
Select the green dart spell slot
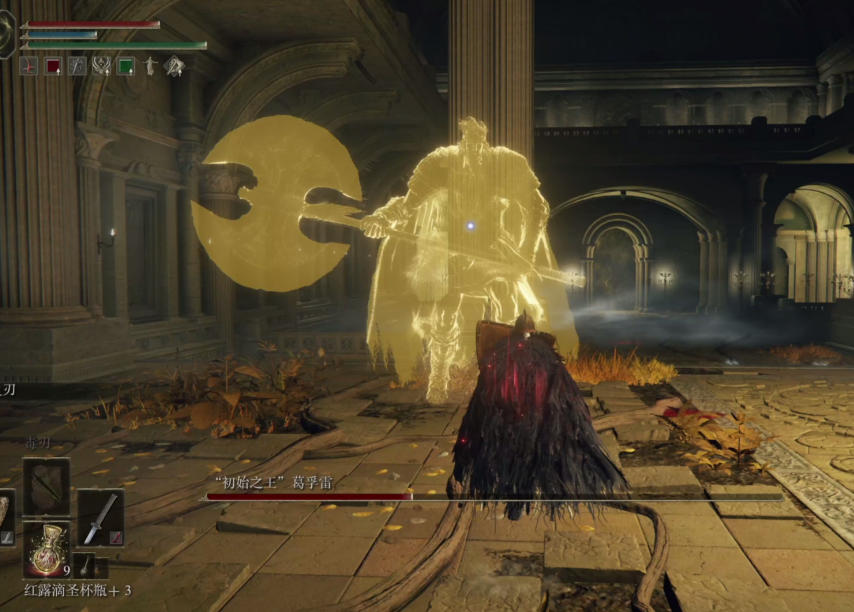(x=46, y=487)
